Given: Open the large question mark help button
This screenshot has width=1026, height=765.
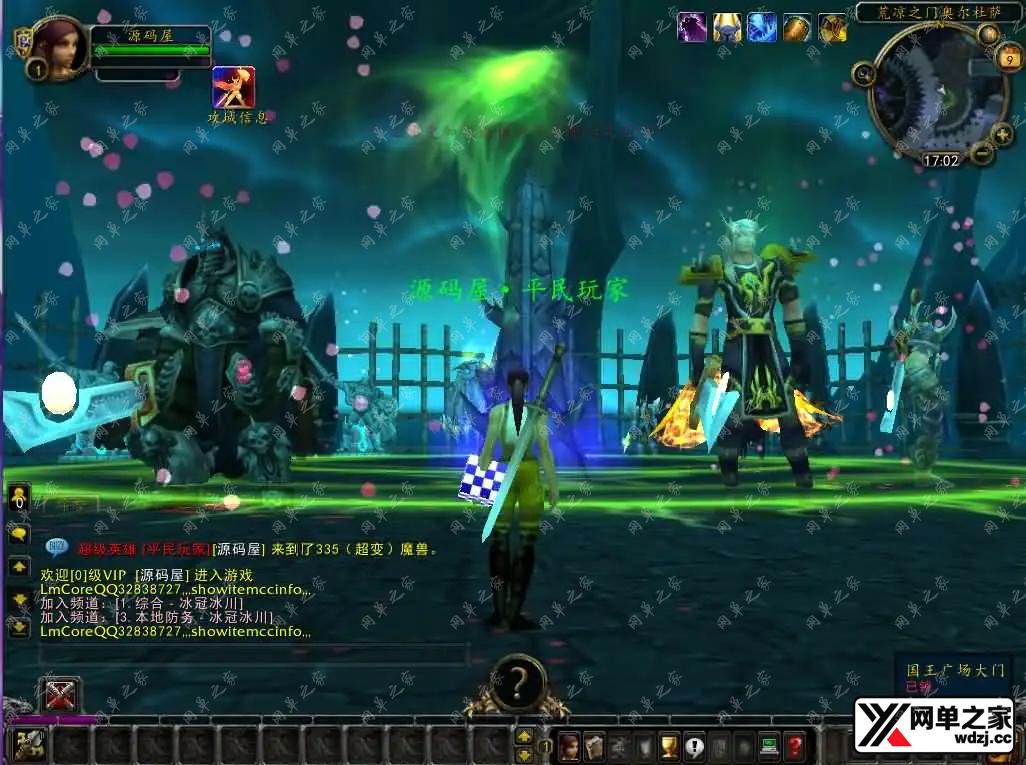Looking at the screenshot, I should pos(517,683).
